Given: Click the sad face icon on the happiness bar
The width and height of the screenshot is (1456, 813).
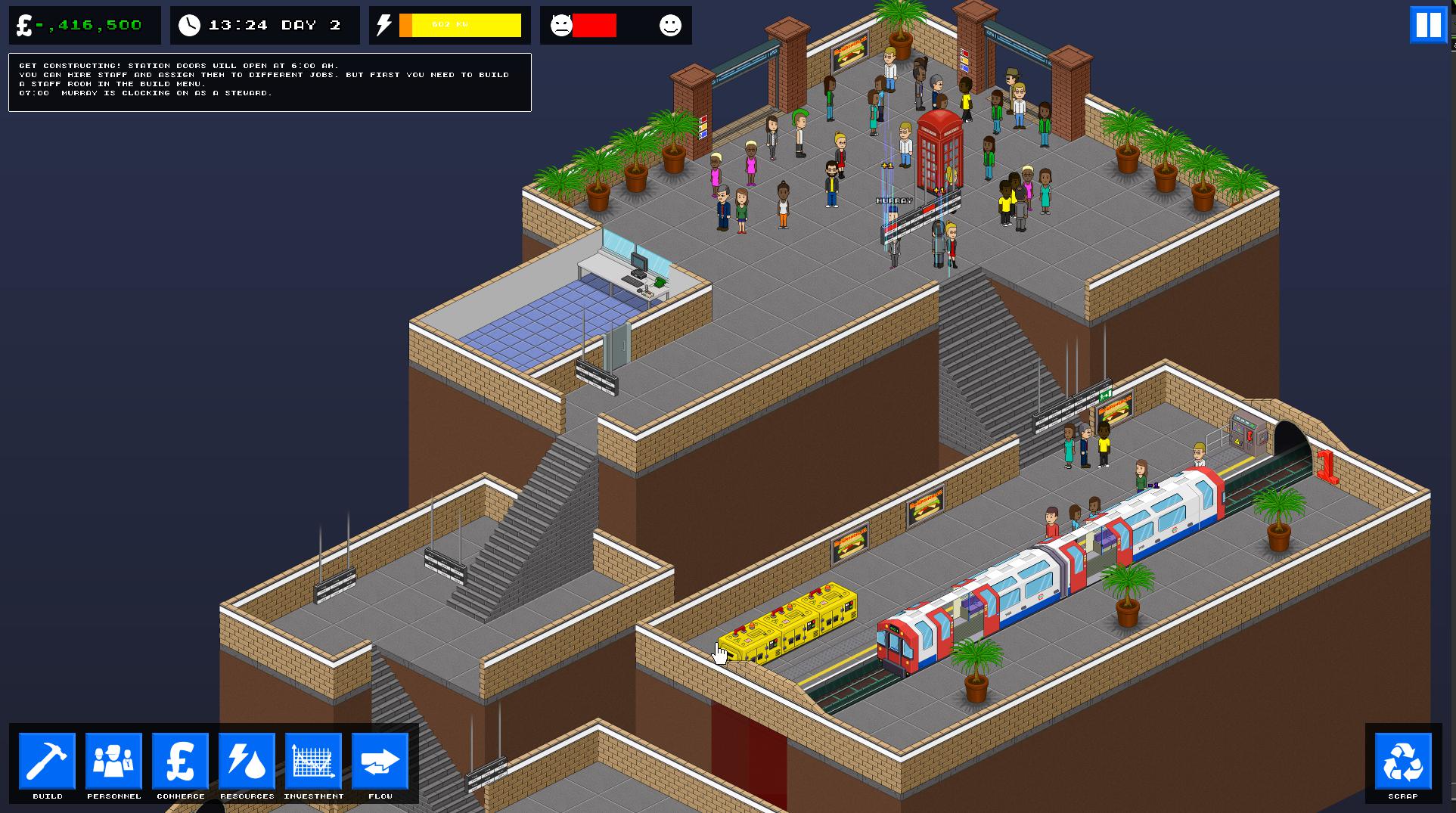Looking at the screenshot, I should 561,26.
